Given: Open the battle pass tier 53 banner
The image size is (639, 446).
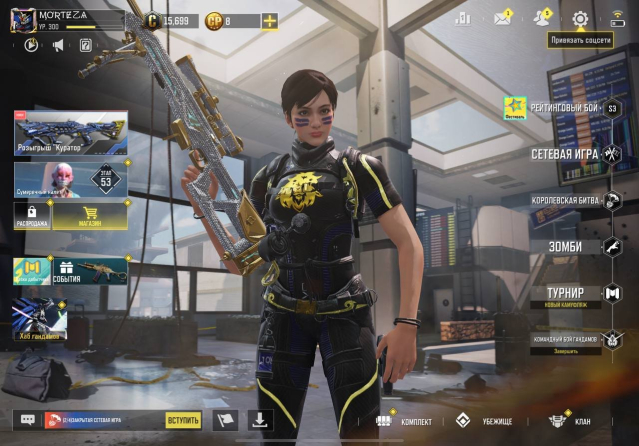Looking at the screenshot, I should [x=70, y=180].
